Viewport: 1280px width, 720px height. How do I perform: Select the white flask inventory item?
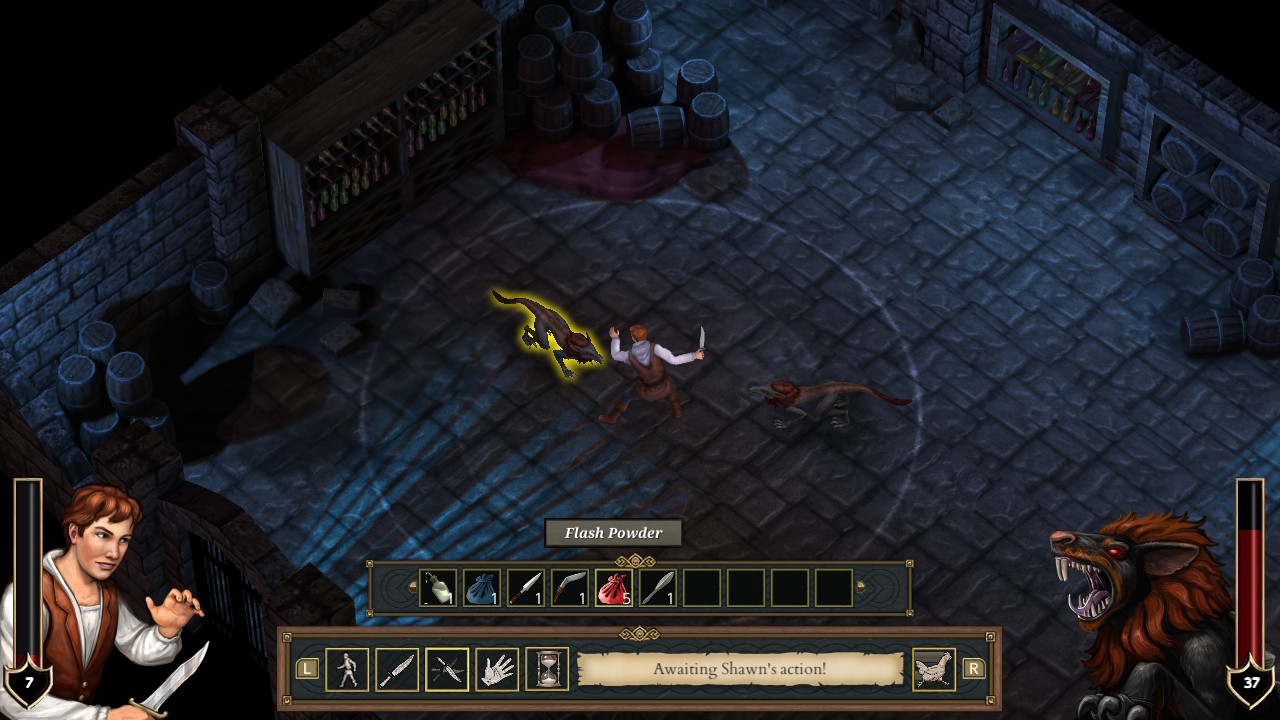point(440,589)
